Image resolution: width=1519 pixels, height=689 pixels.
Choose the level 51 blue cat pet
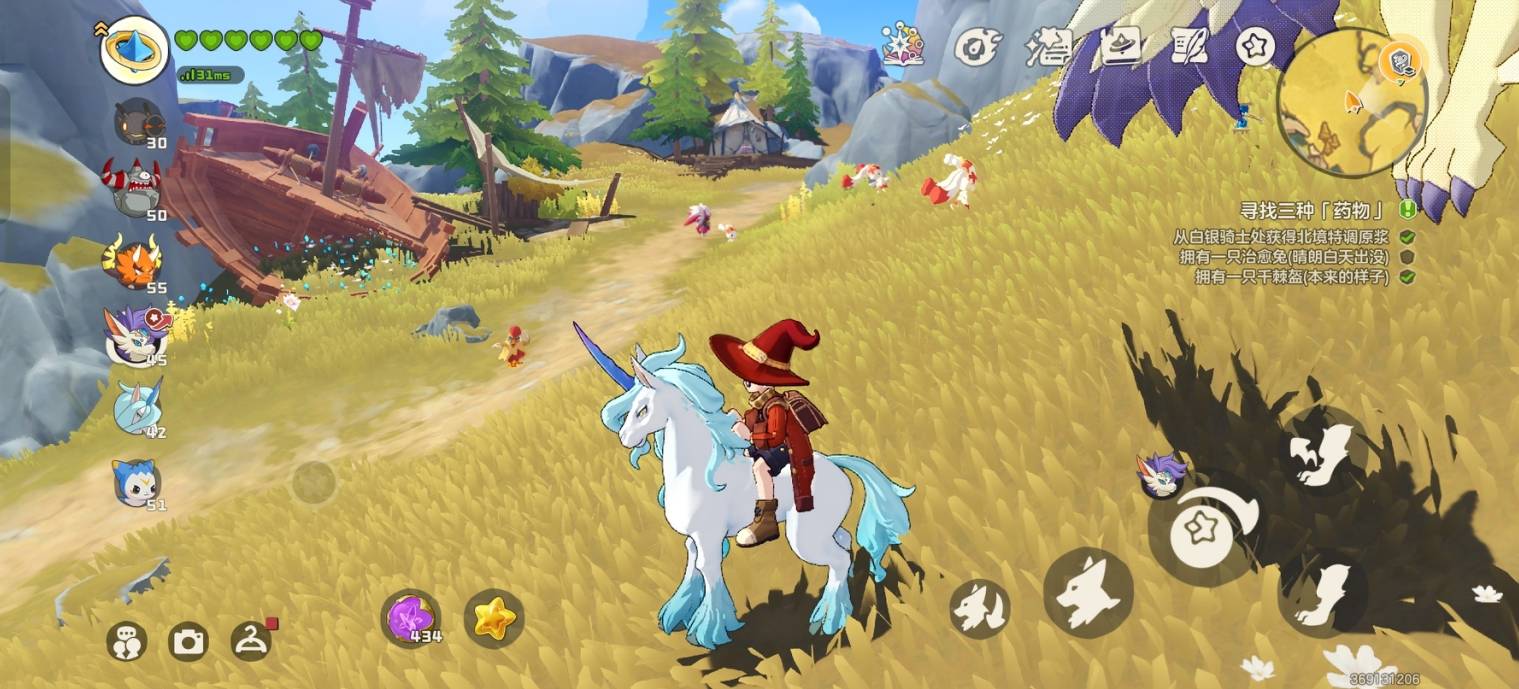136,482
